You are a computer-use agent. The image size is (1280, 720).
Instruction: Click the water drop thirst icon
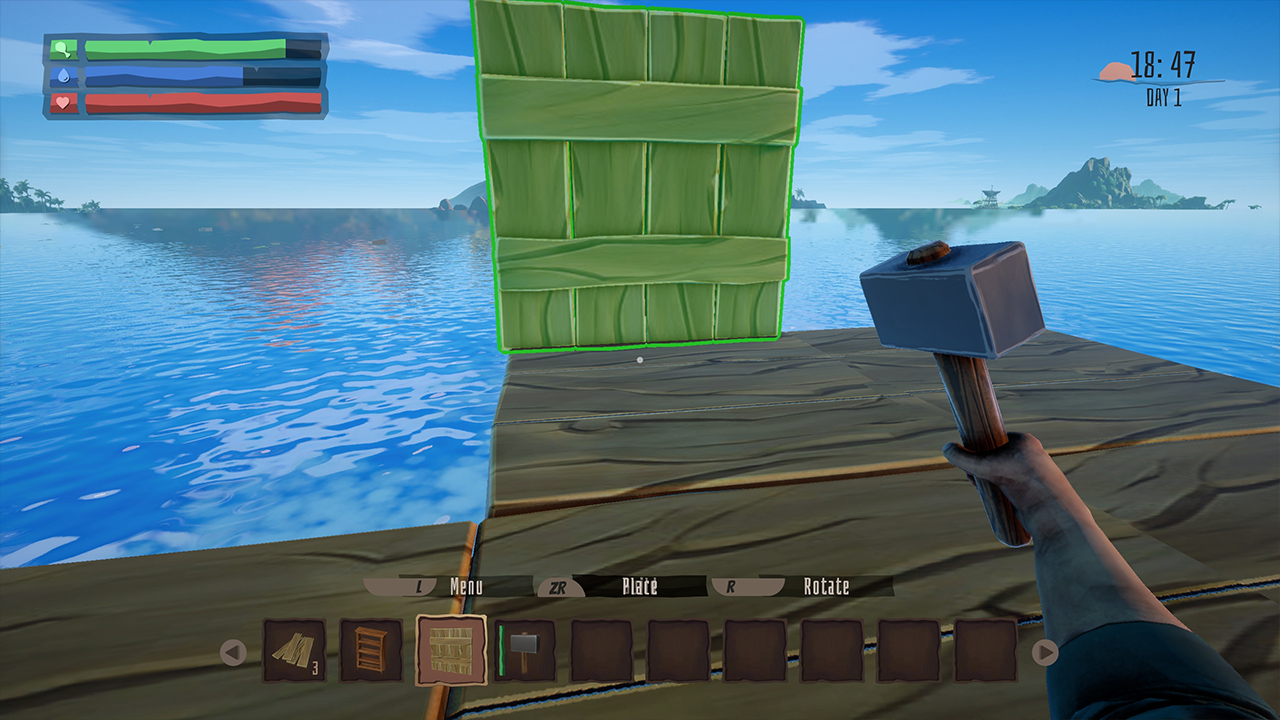[62, 75]
